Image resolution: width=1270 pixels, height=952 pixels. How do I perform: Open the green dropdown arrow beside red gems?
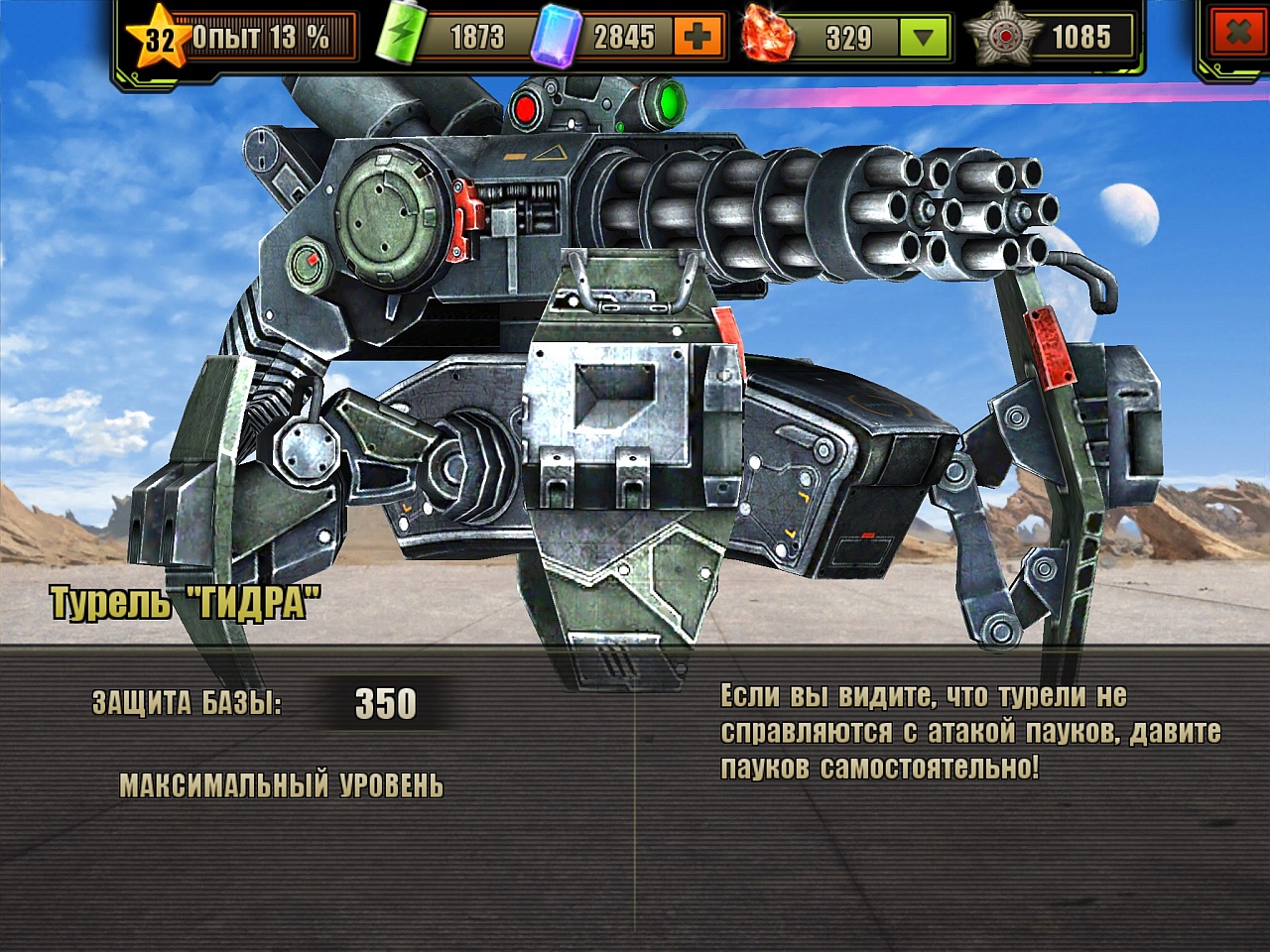click(x=923, y=38)
